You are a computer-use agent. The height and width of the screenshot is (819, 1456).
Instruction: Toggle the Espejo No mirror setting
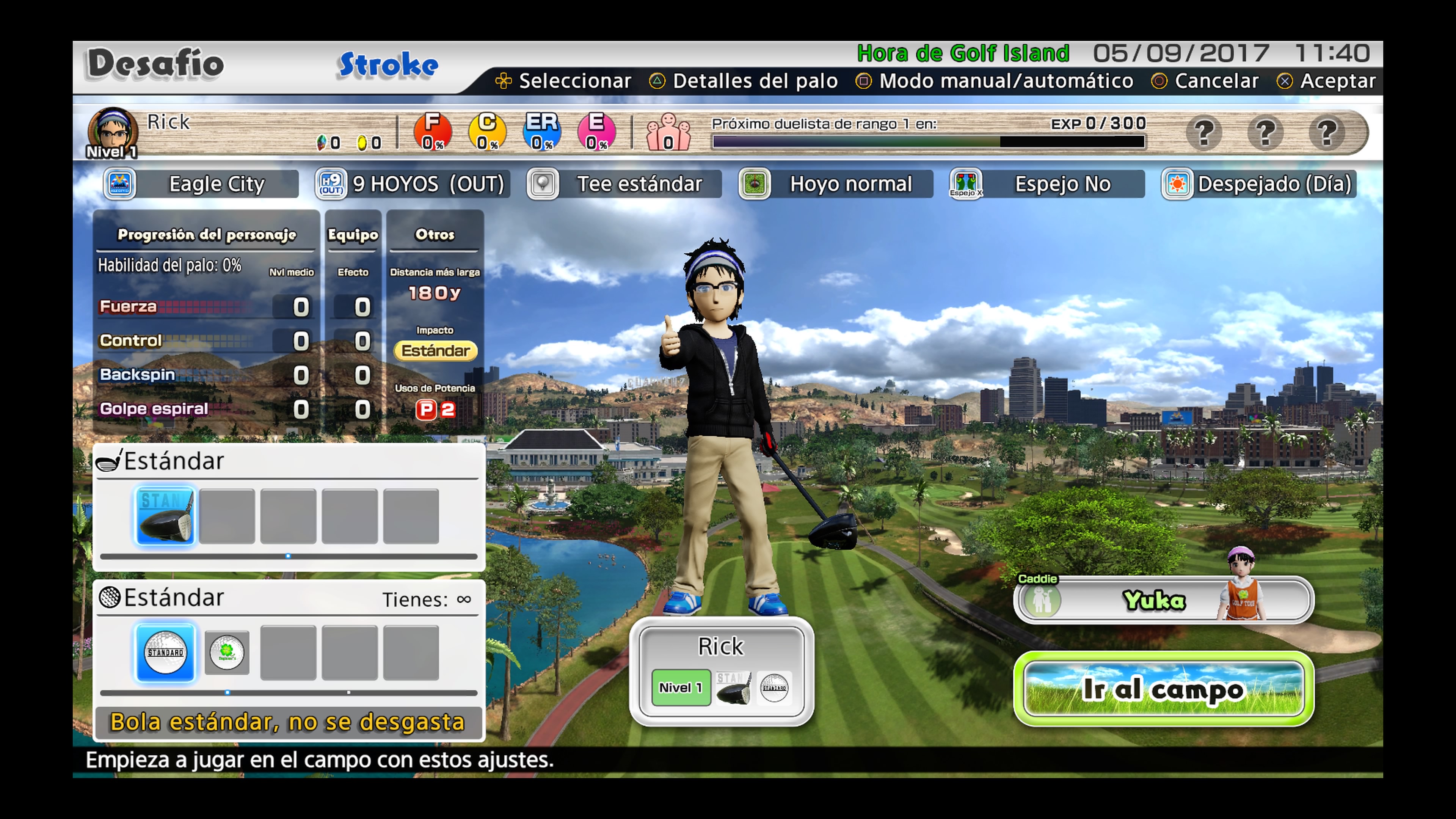(1047, 184)
